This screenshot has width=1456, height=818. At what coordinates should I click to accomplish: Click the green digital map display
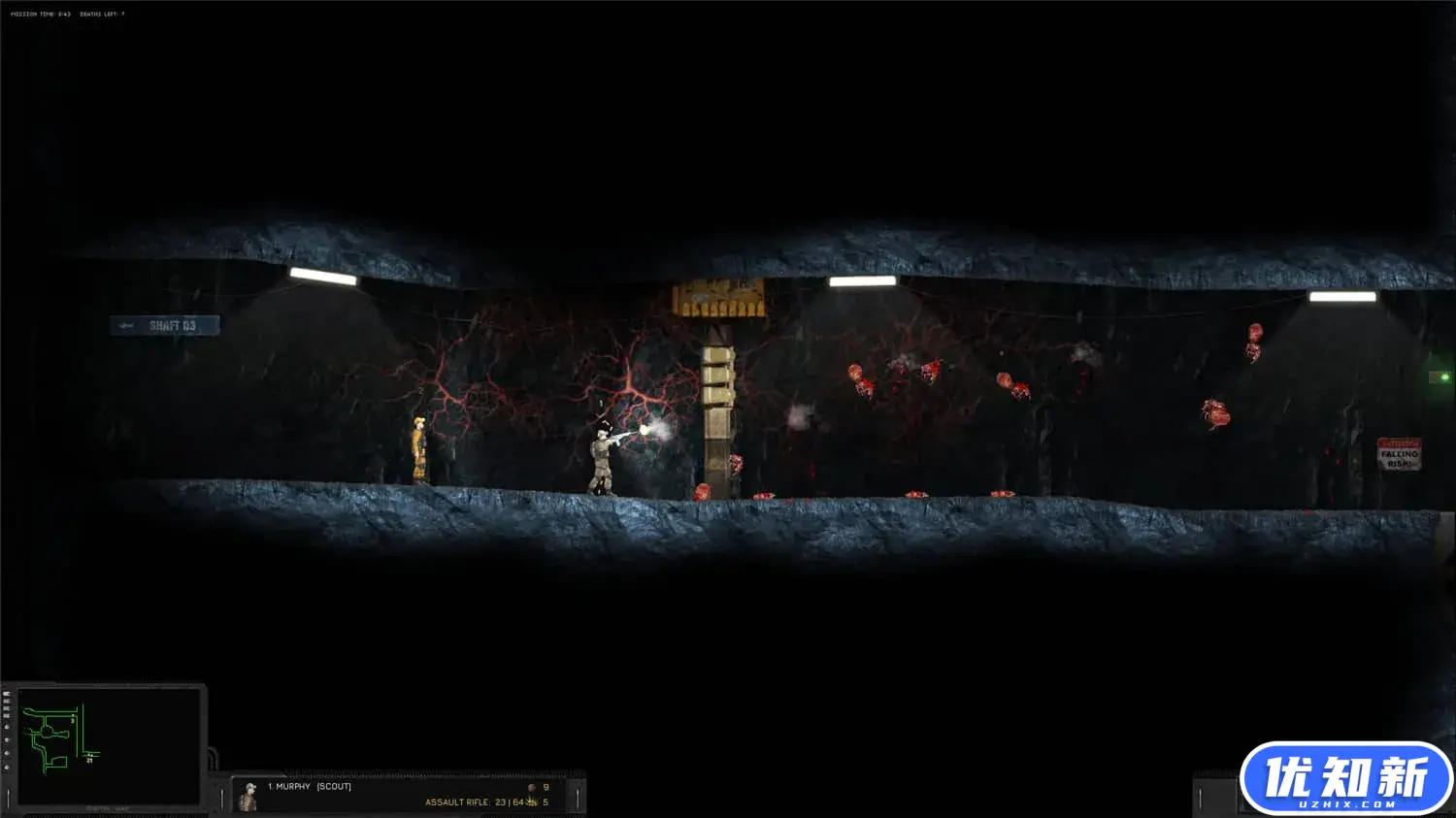tap(107, 745)
